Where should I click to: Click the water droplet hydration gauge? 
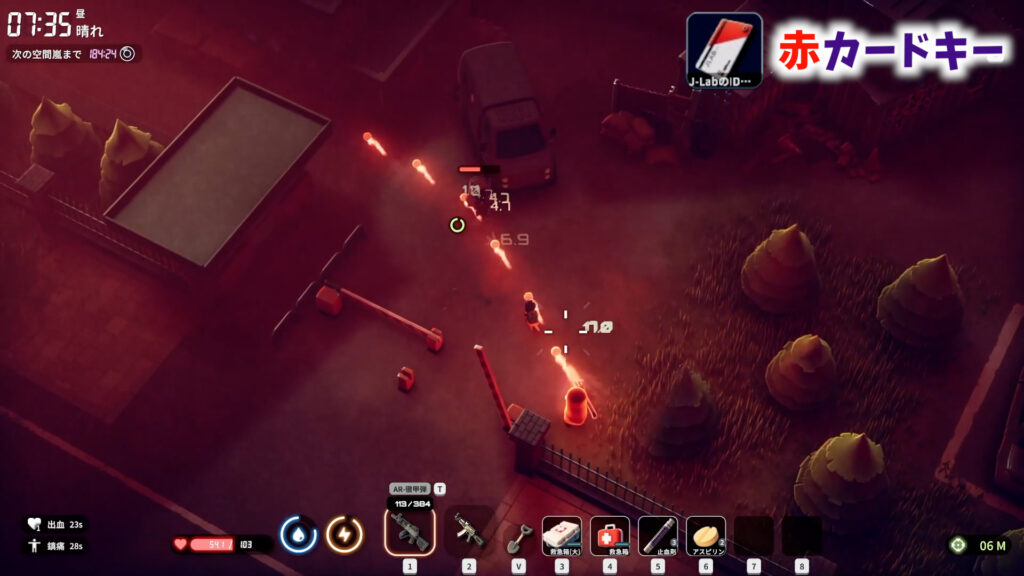298,535
